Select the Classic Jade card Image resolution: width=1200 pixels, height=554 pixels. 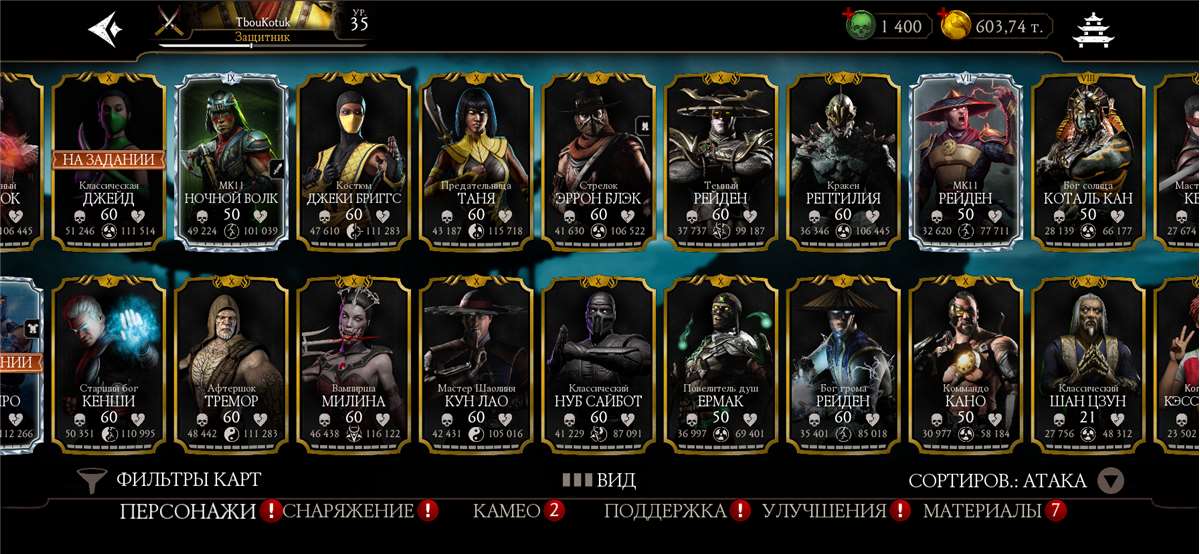pos(108,160)
